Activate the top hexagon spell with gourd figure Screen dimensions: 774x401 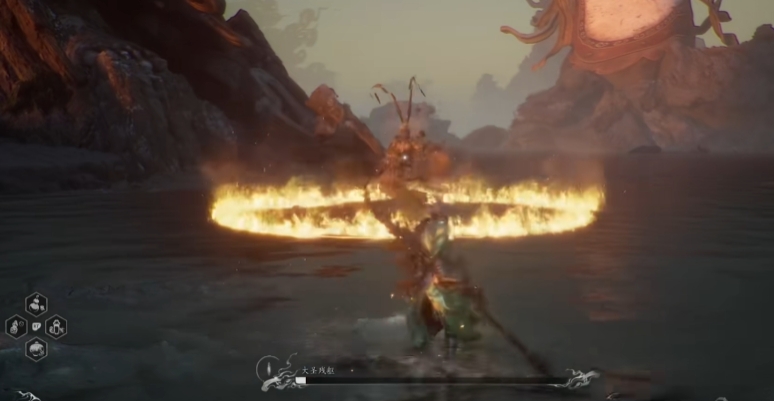click(x=37, y=303)
